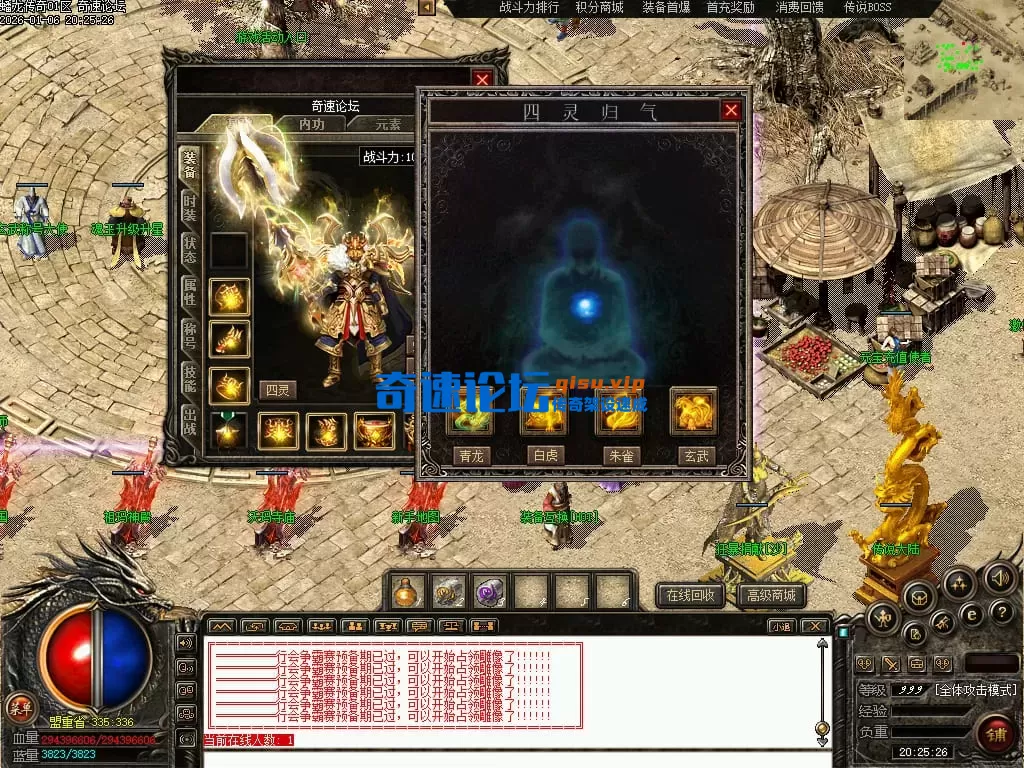Activate the 朱雀 button
This screenshot has height=768, width=1024.
click(x=619, y=455)
